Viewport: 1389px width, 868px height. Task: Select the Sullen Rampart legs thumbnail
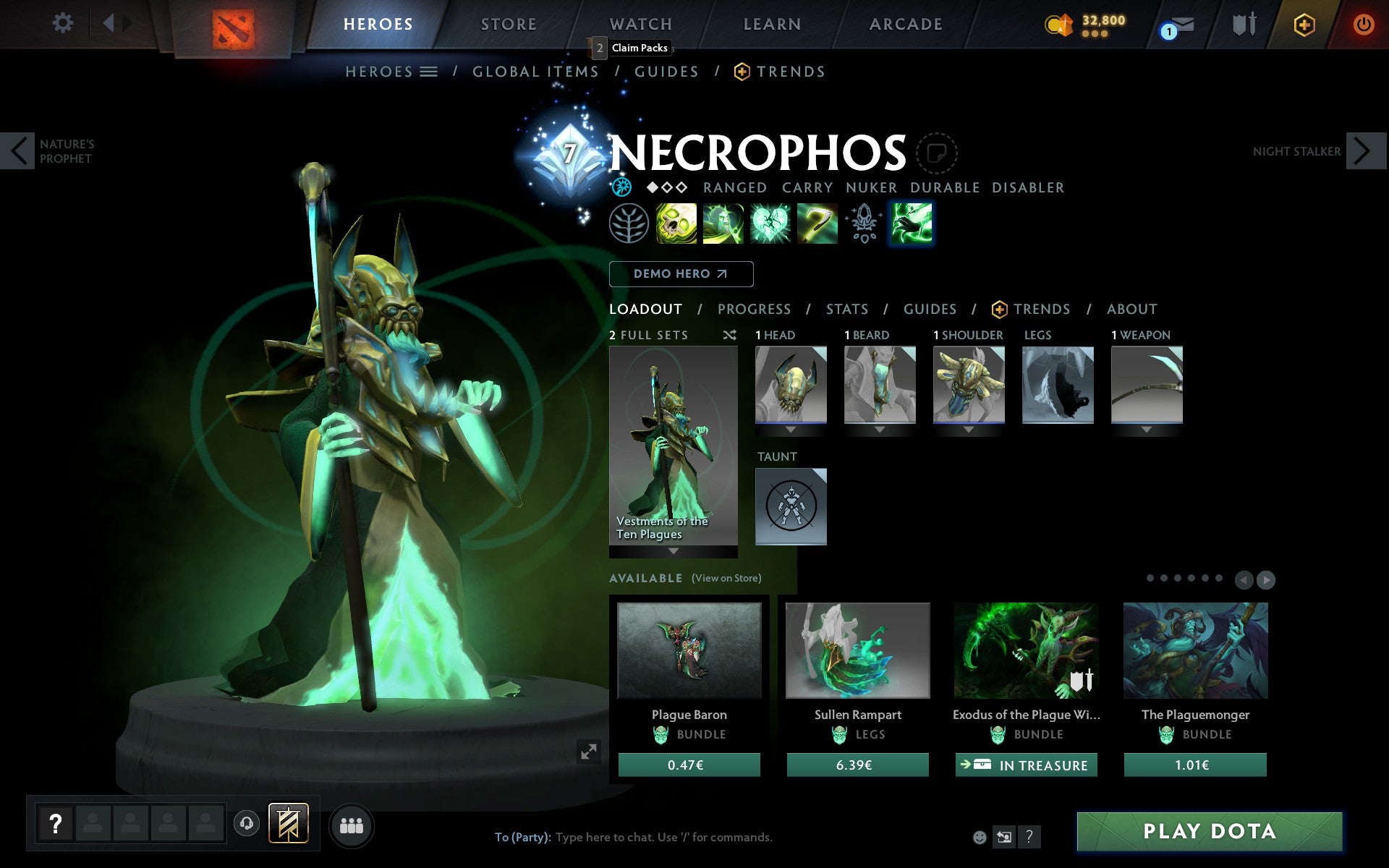(x=857, y=651)
